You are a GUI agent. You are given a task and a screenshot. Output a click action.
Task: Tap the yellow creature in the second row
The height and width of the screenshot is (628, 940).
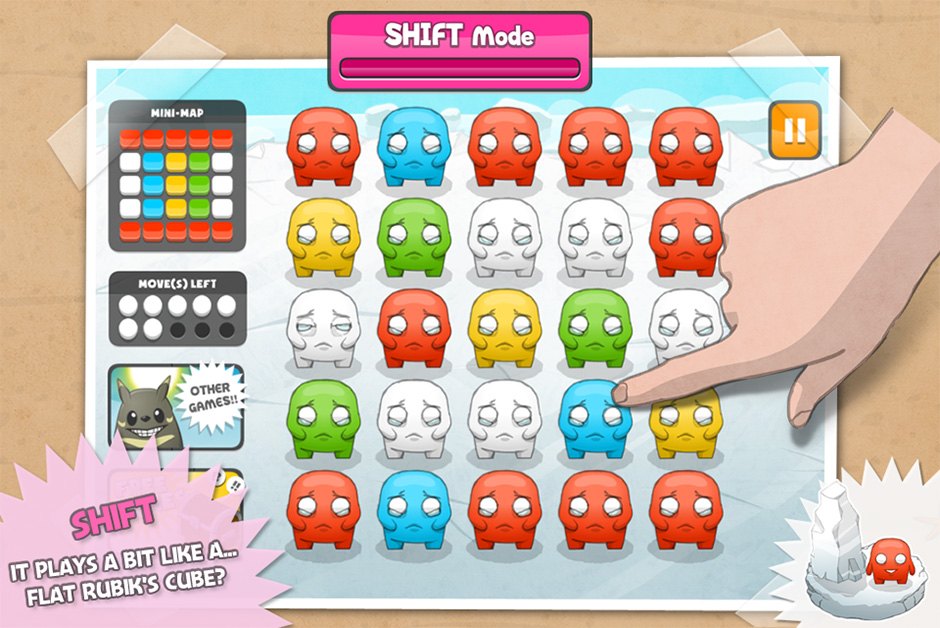[x=322, y=237]
